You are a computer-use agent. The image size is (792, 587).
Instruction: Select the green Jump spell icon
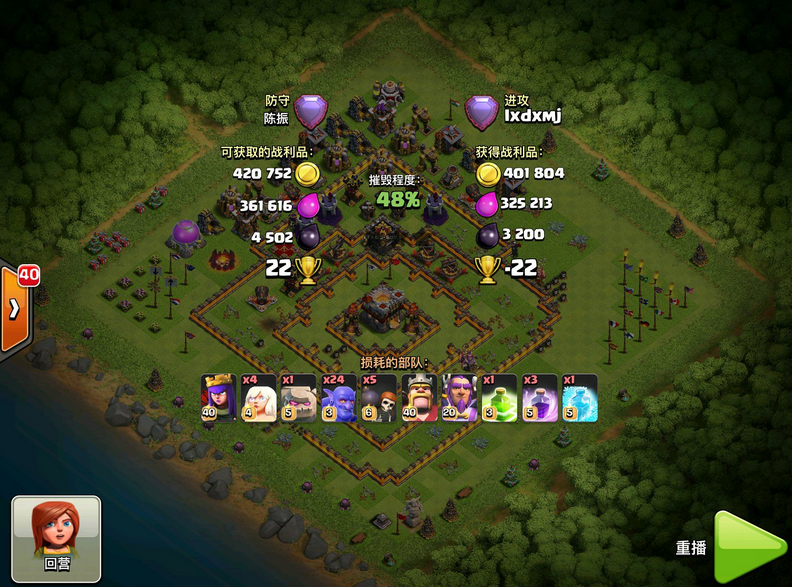coord(499,397)
